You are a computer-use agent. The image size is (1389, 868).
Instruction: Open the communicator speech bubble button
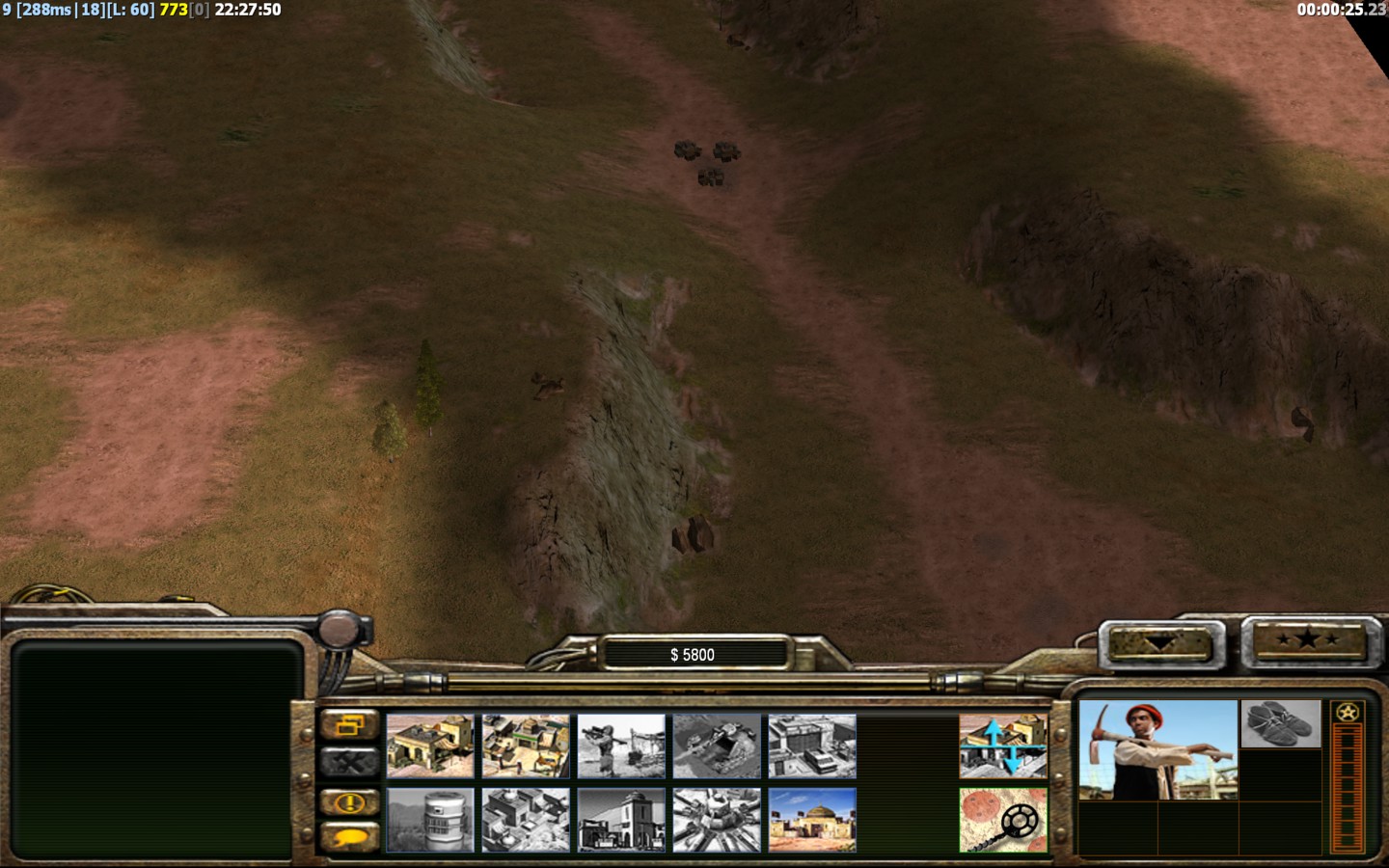click(x=349, y=837)
